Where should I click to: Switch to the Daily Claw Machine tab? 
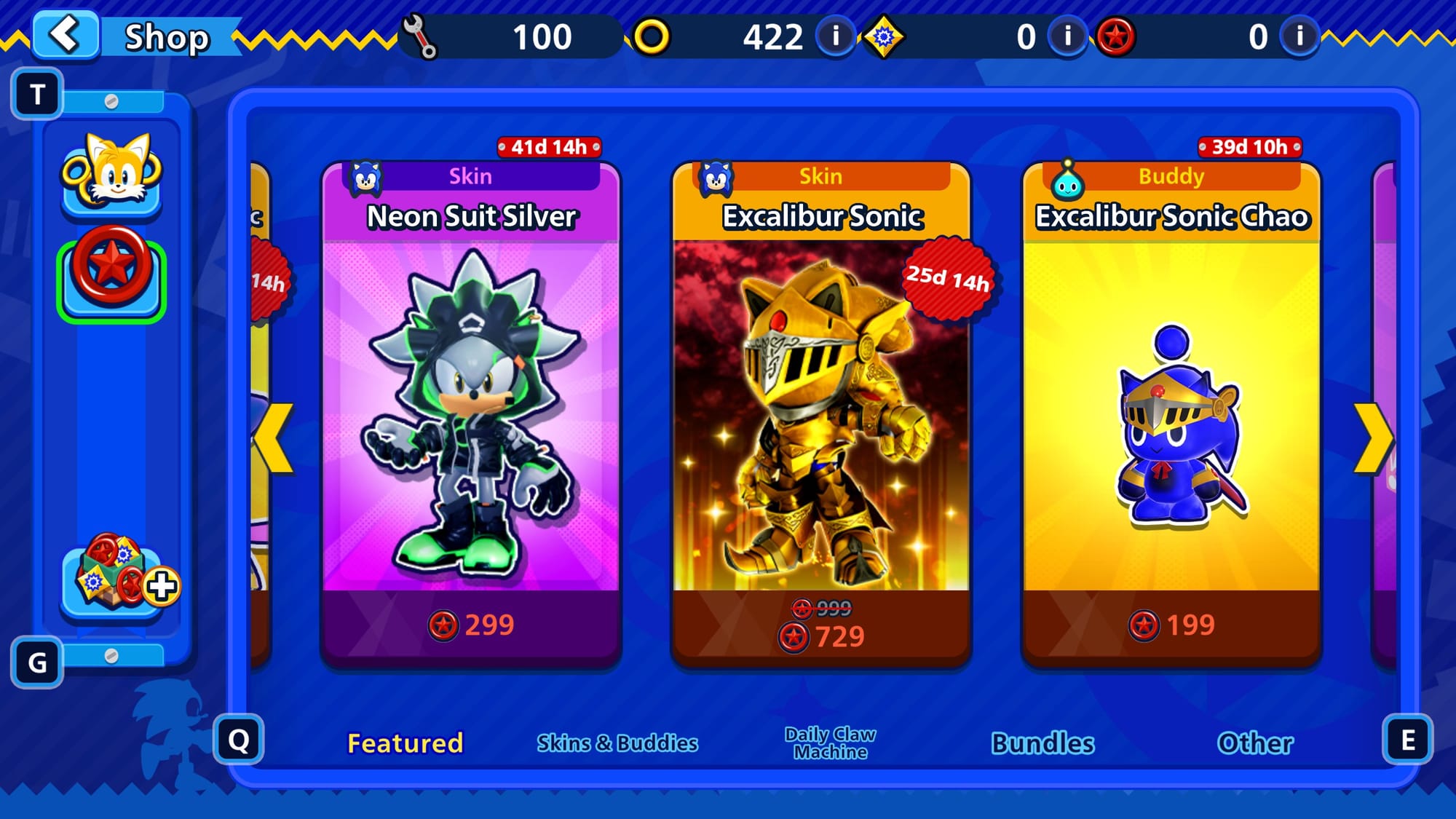click(x=830, y=743)
